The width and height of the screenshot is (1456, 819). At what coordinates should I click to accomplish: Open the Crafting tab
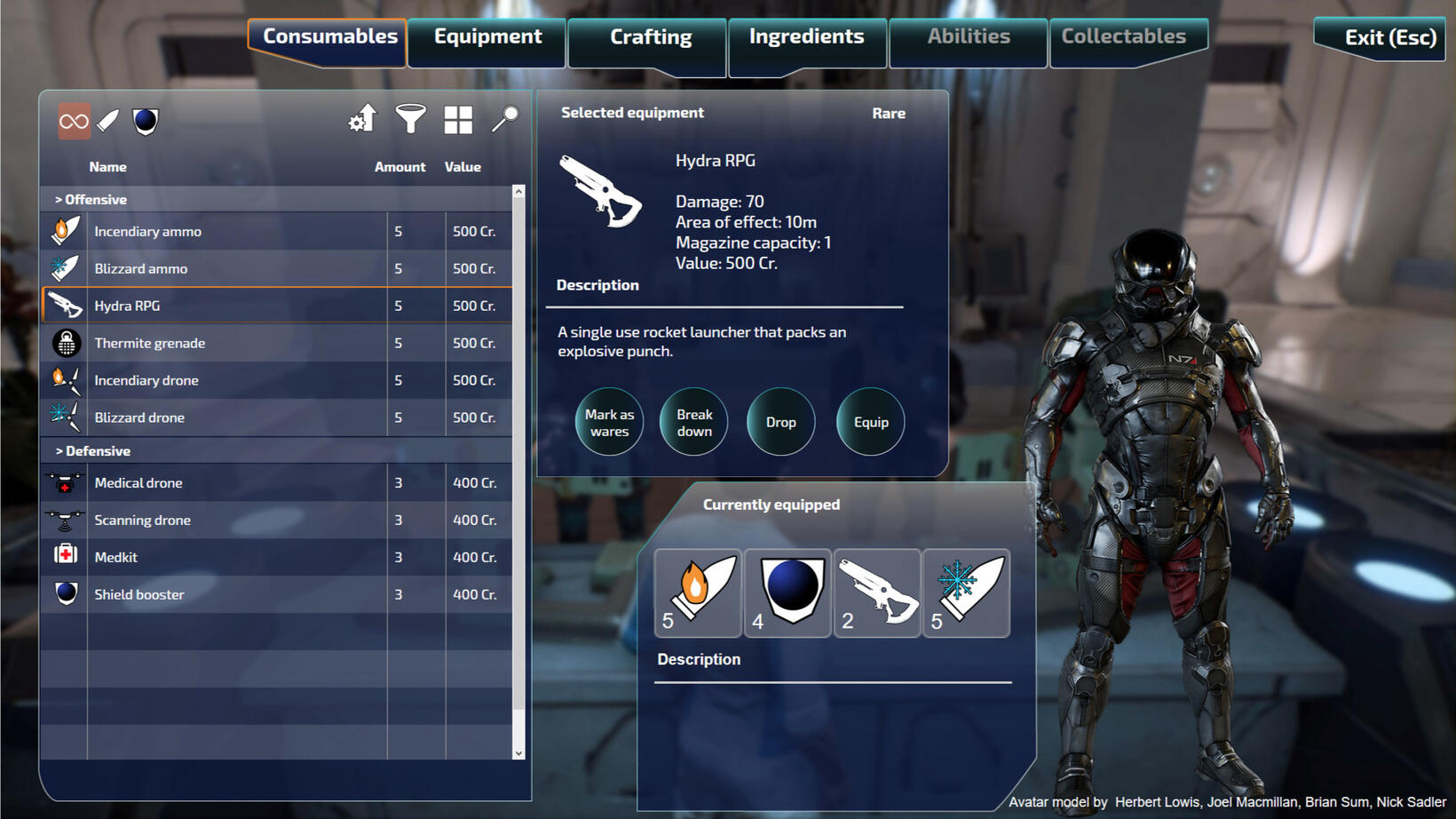[650, 38]
